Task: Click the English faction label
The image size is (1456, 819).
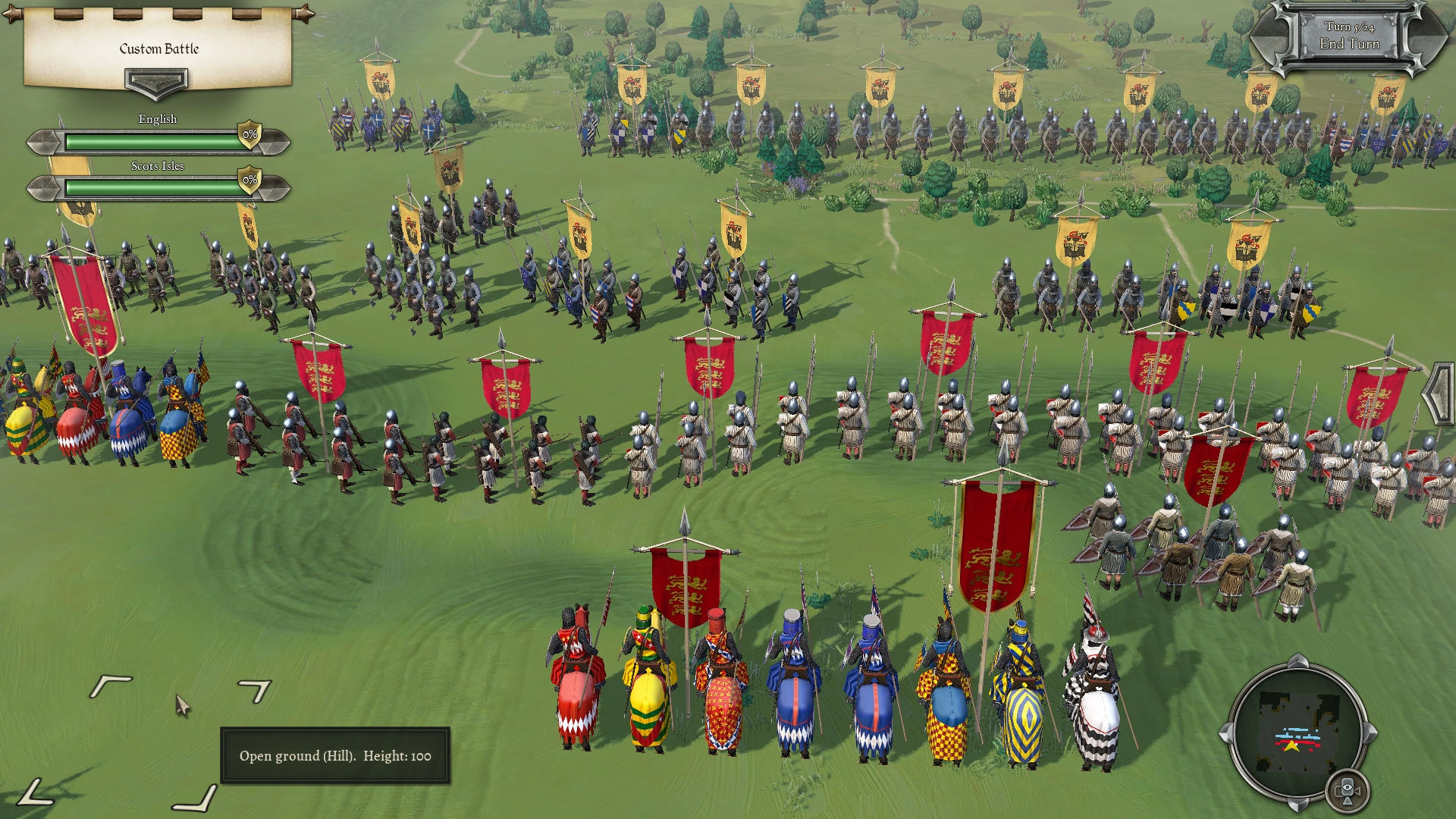Action: point(158,118)
